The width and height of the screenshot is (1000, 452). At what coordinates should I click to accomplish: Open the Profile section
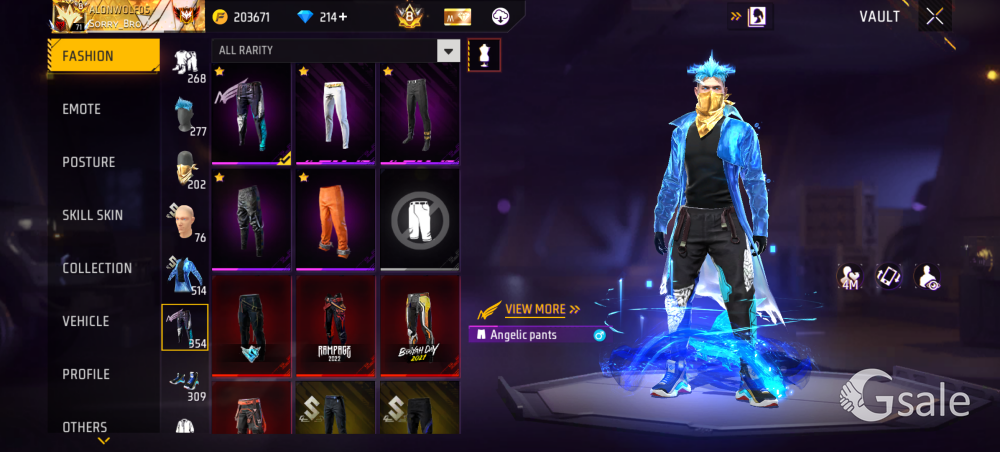click(86, 374)
